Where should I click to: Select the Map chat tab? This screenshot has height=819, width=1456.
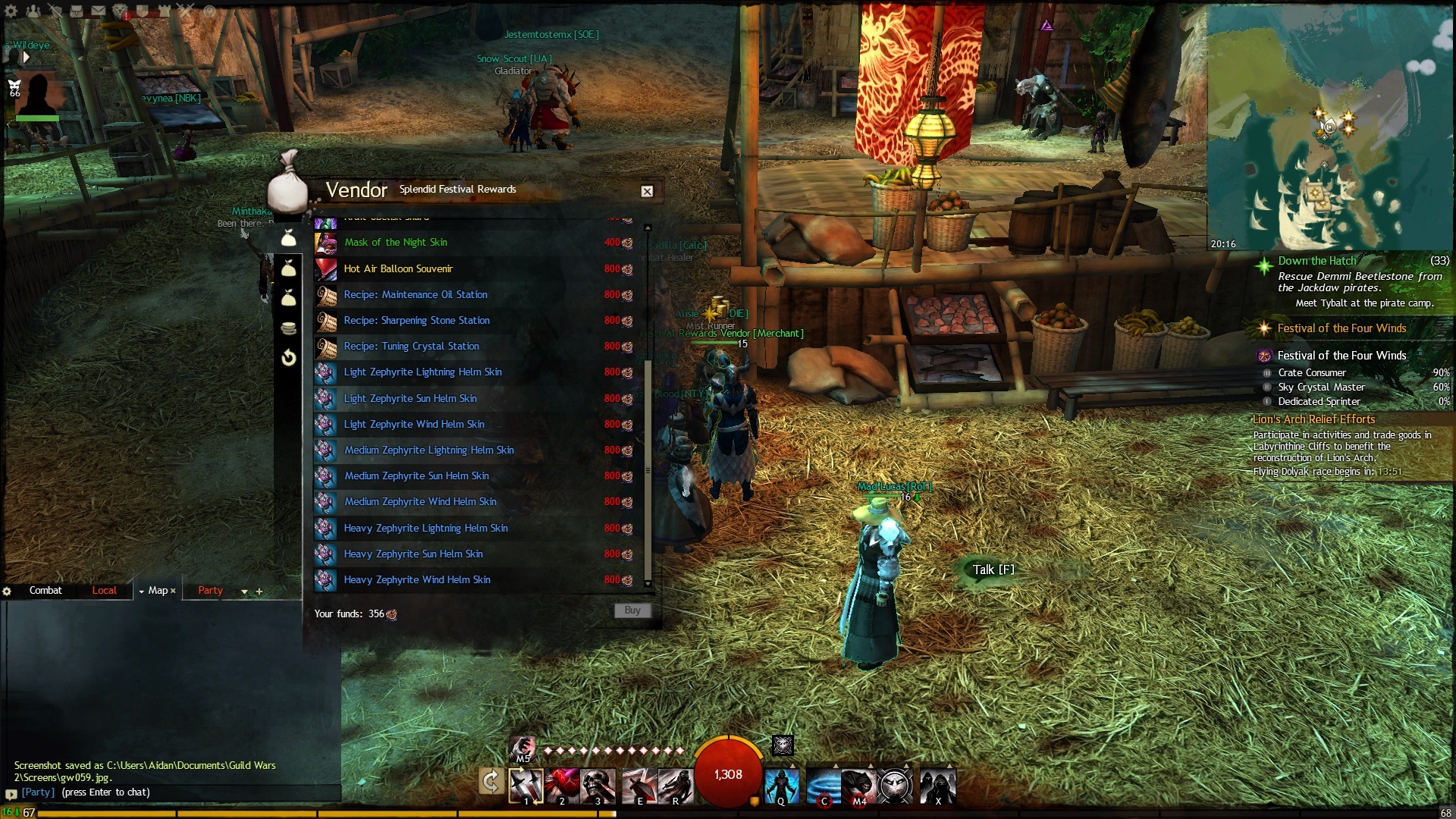pos(158,591)
